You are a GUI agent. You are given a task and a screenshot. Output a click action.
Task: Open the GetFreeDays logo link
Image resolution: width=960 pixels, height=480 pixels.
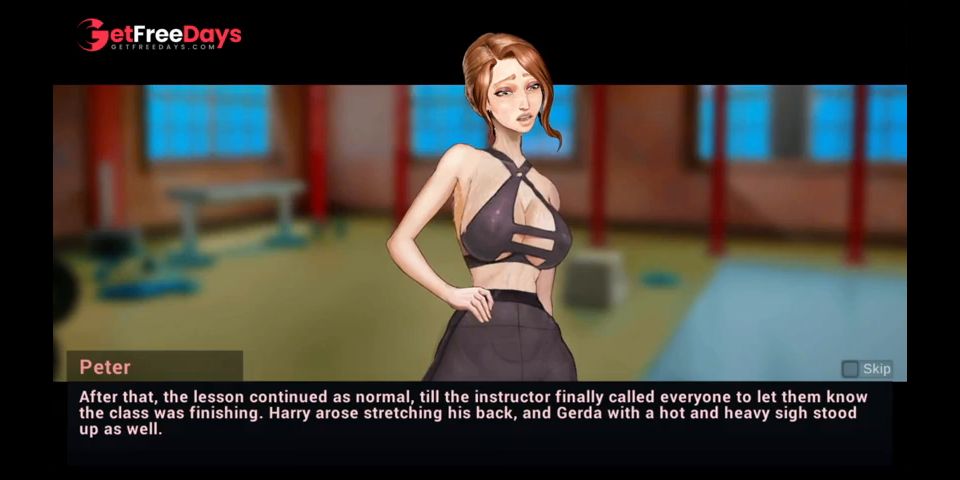pos(160,36)
